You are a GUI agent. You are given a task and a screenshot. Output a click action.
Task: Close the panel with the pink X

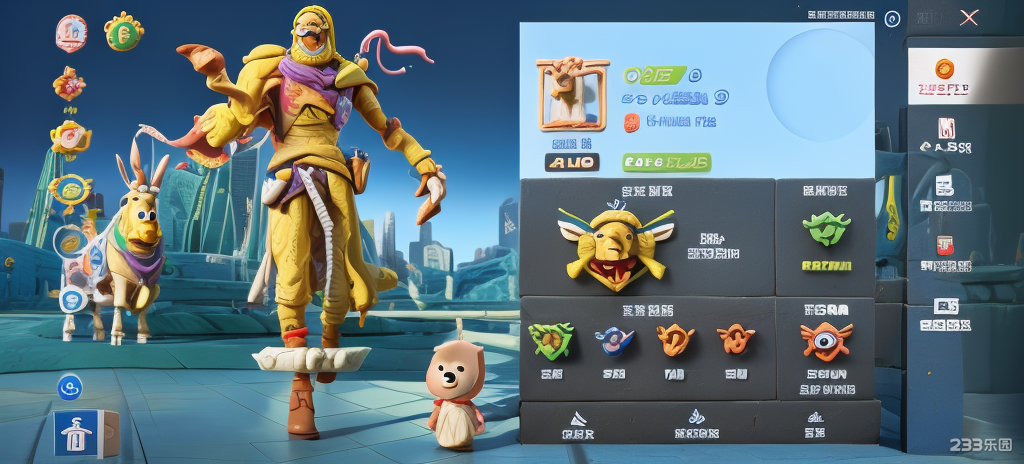(968, 17)
